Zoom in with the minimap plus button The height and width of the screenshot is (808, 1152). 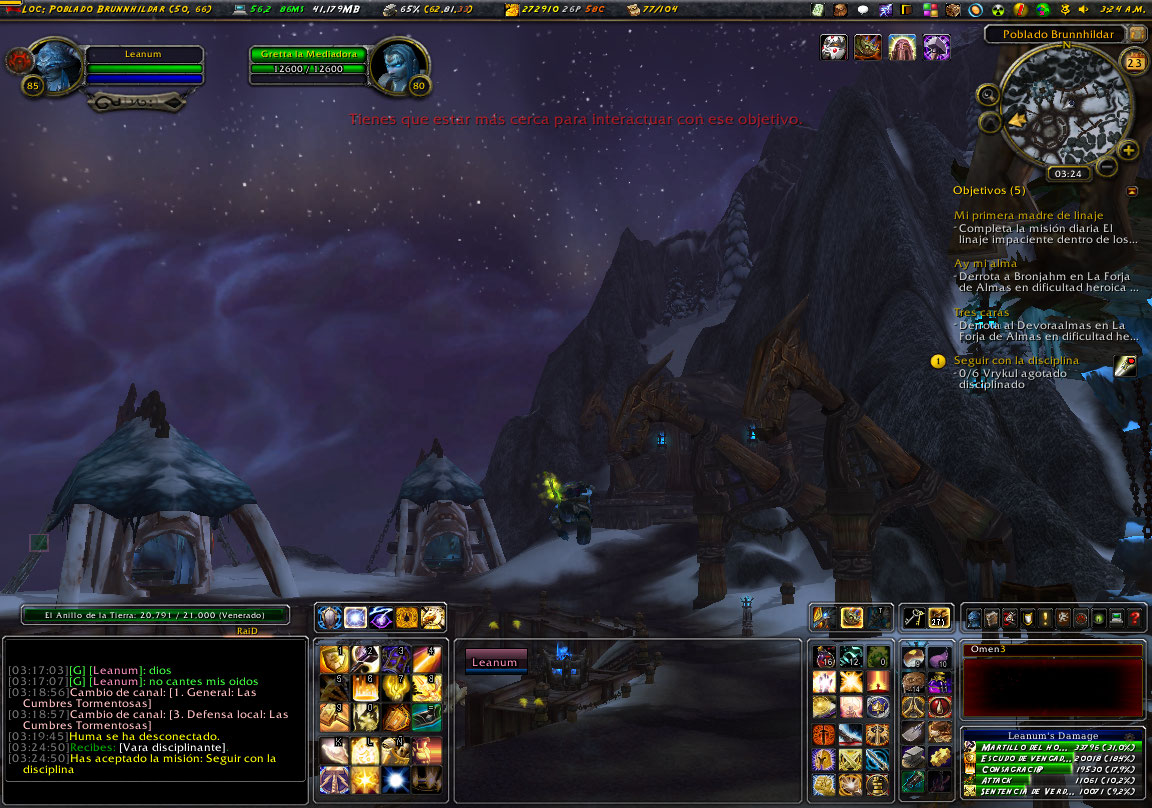(x=1128, y=151)
